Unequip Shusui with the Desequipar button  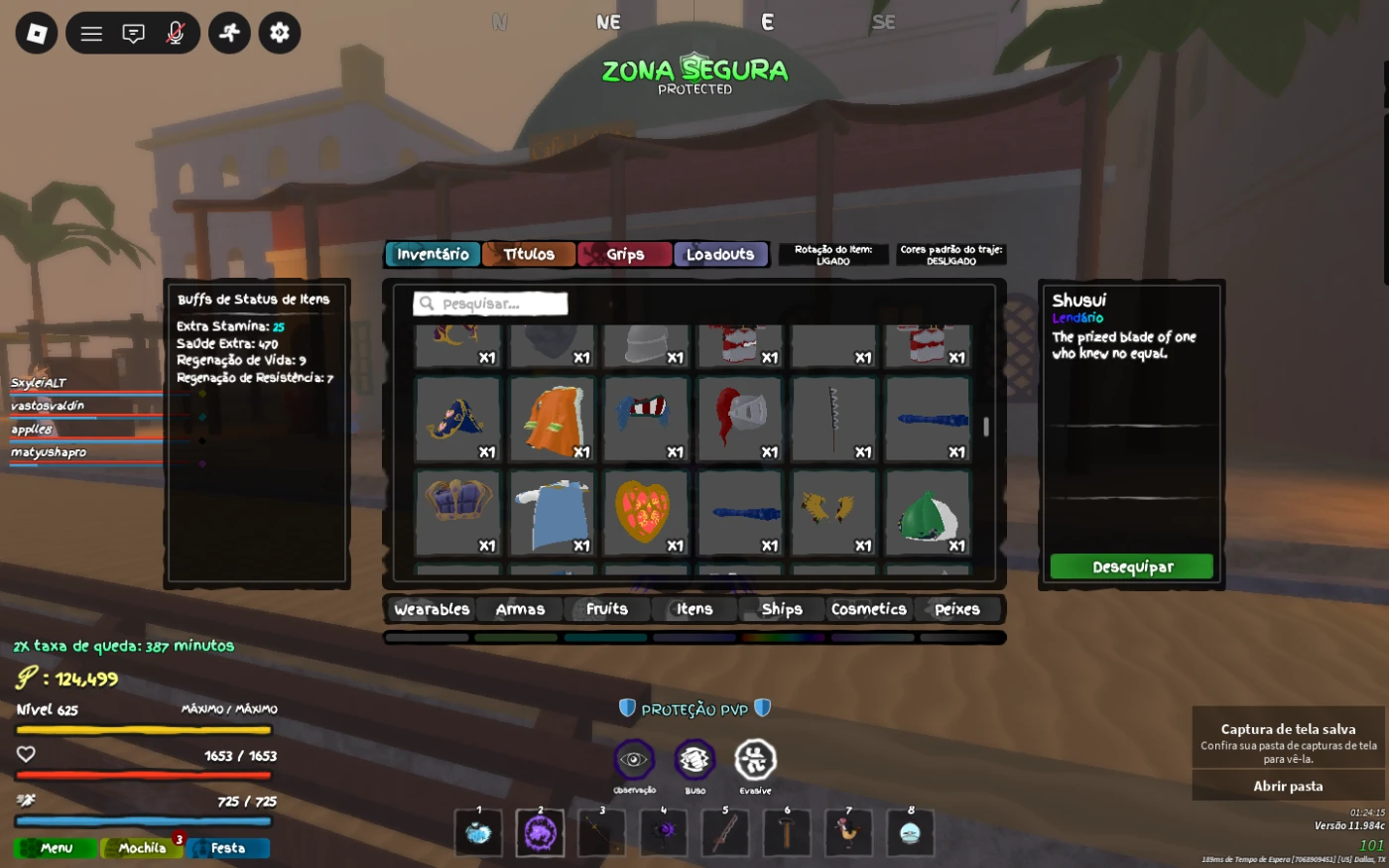pyautogui.click(x=1131, y=566)
